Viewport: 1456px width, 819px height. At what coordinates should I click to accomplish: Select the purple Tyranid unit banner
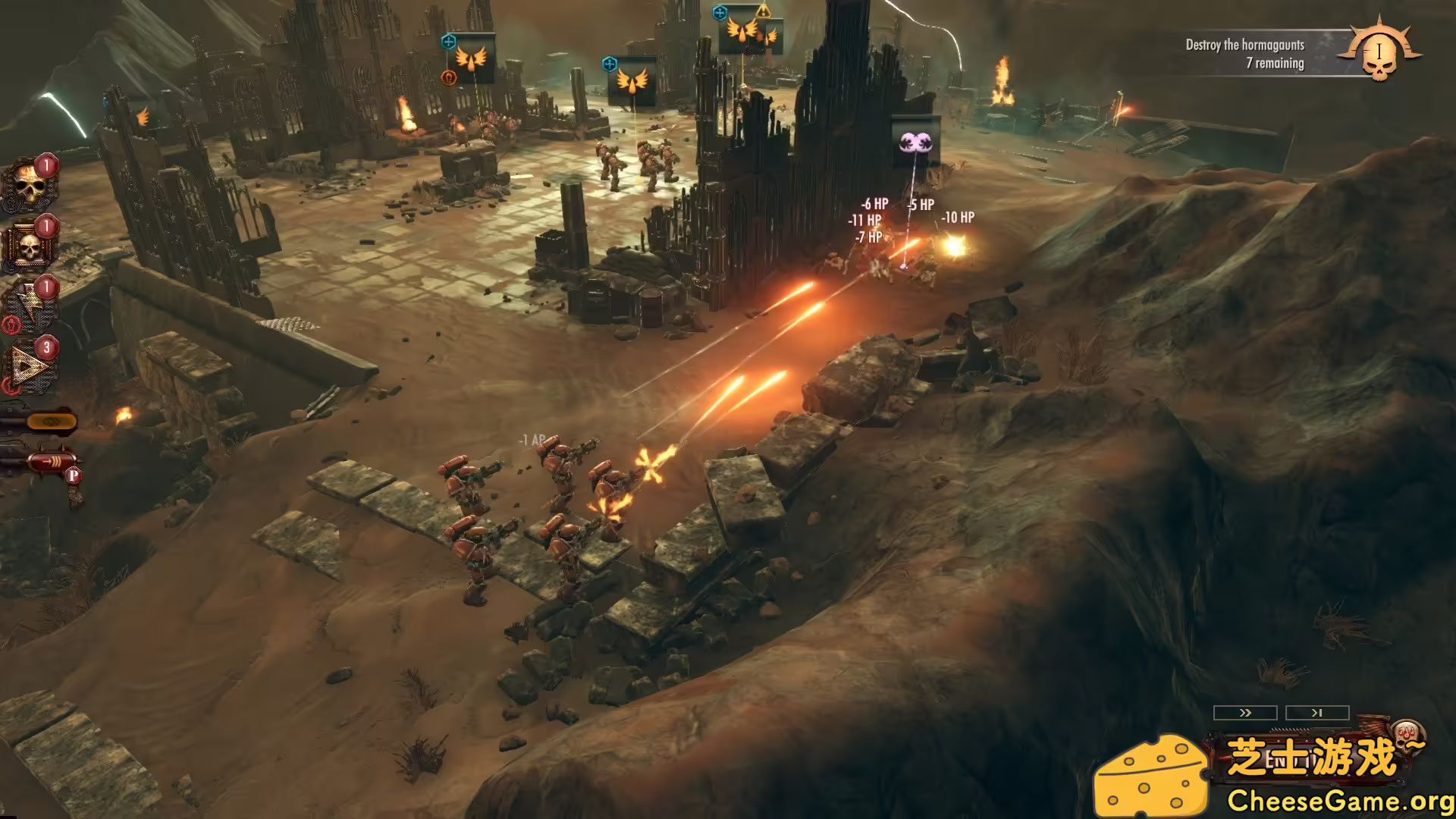click(915, 143)
